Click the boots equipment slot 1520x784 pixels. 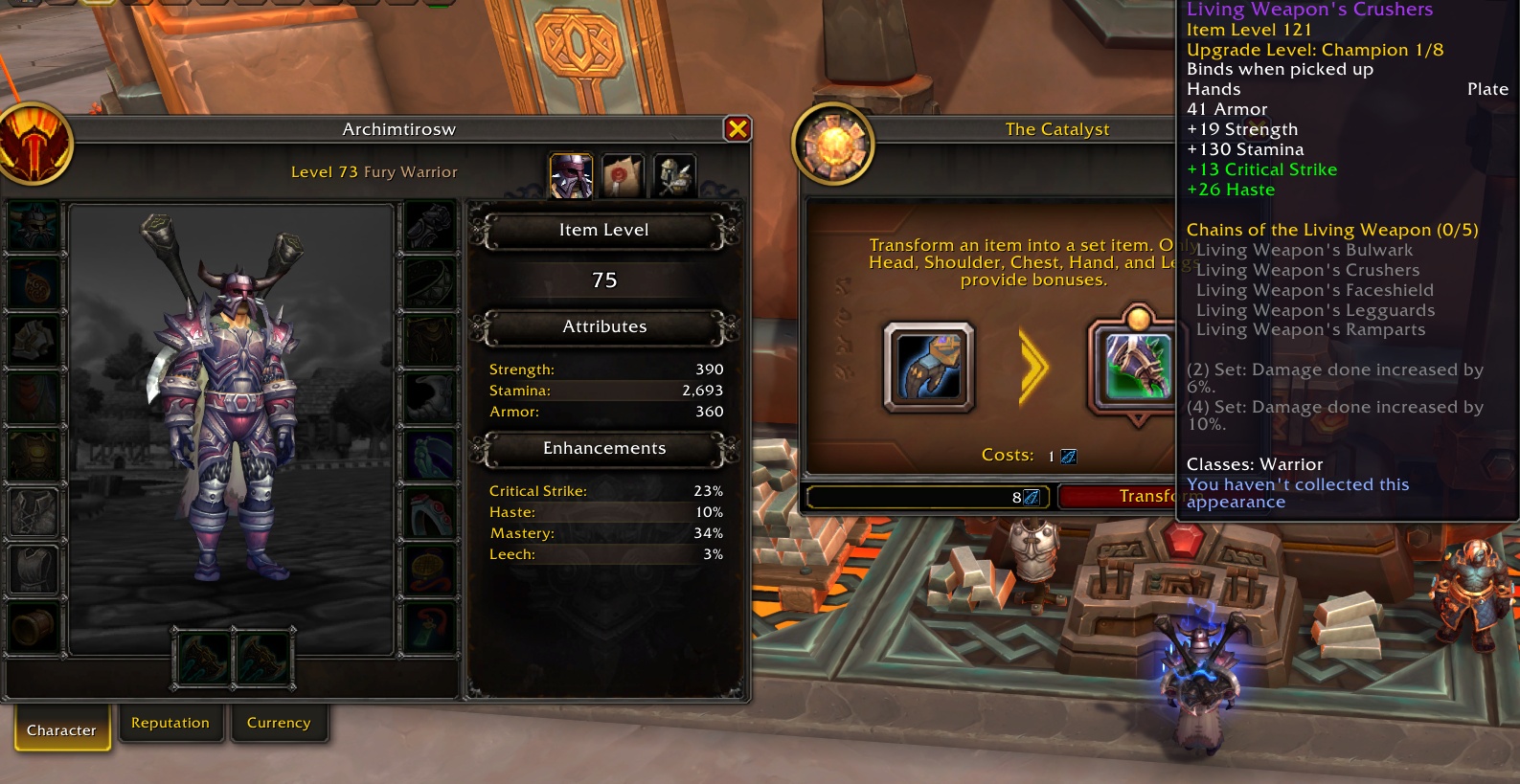click(x=430, y=397)
